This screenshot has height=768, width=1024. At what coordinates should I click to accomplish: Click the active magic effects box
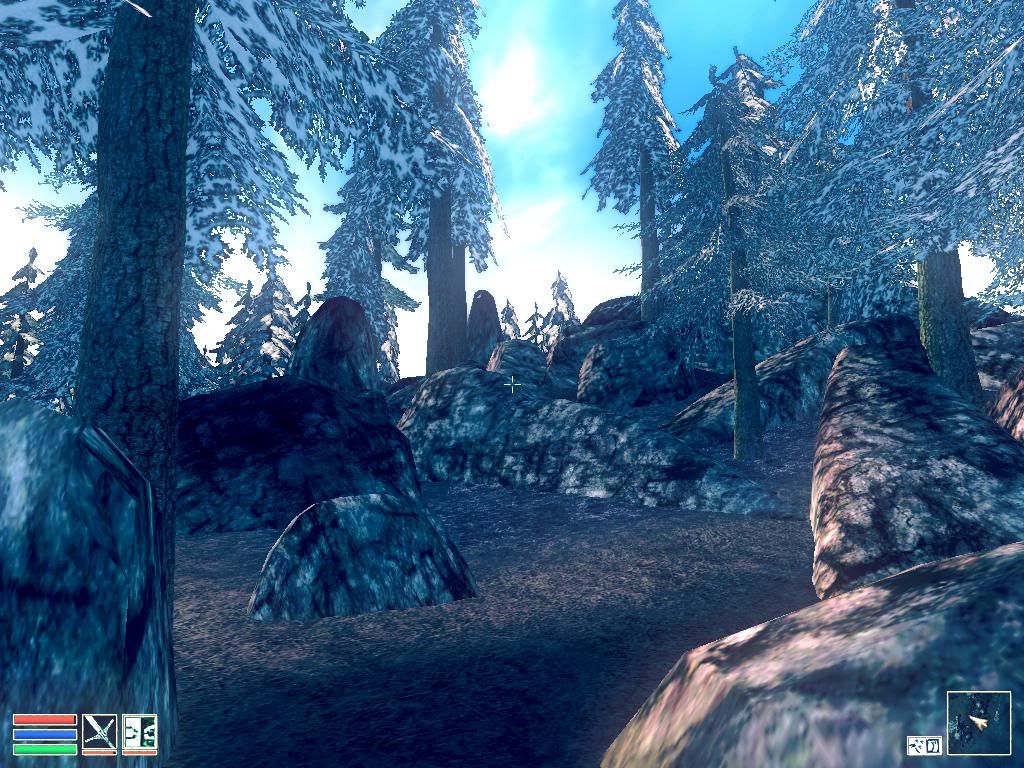925,745
